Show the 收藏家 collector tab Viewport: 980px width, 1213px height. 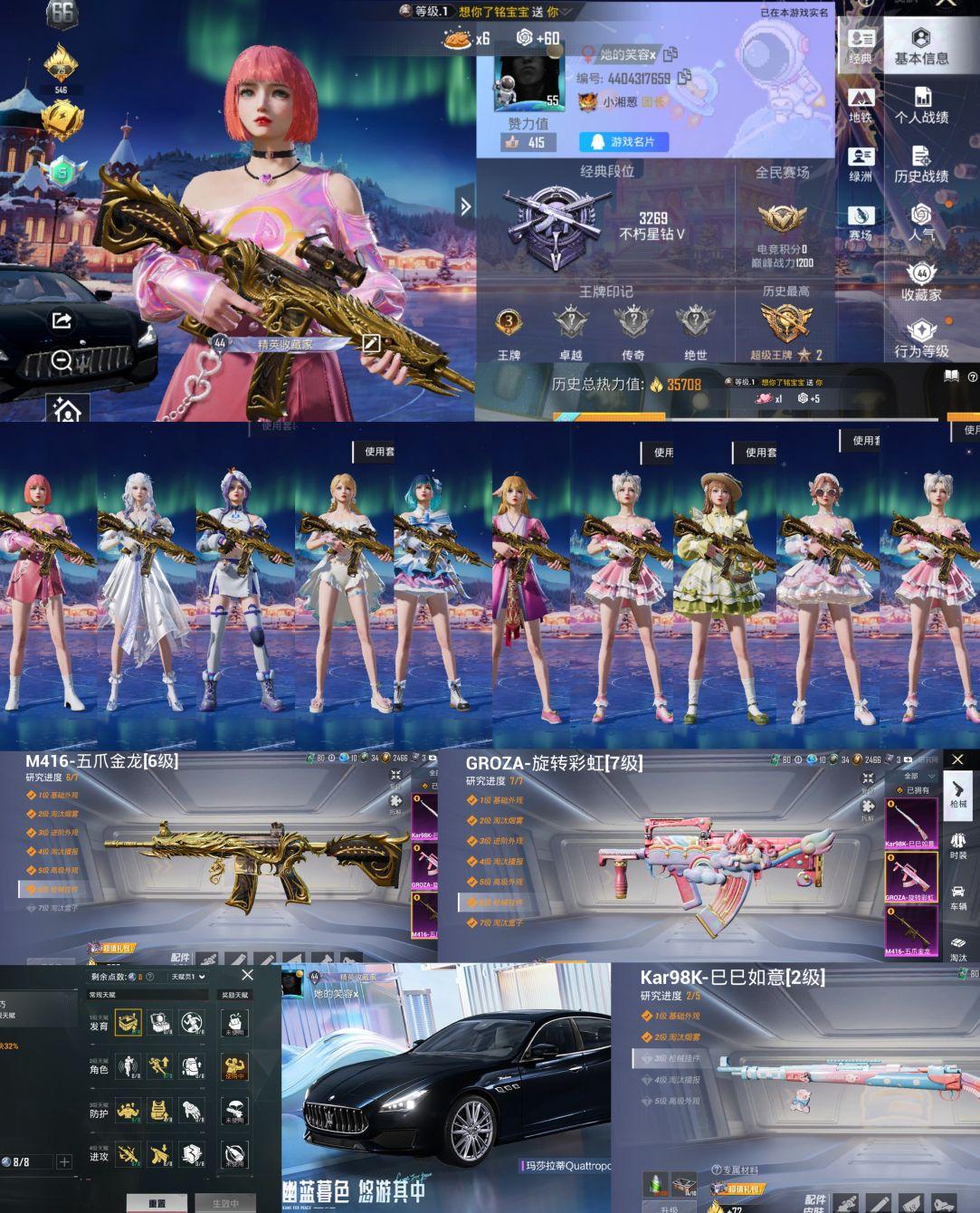[921, 282]
